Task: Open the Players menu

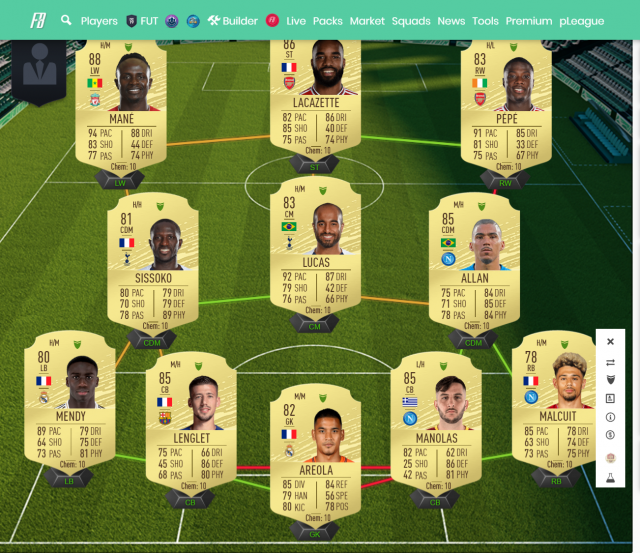Action: 98,20
